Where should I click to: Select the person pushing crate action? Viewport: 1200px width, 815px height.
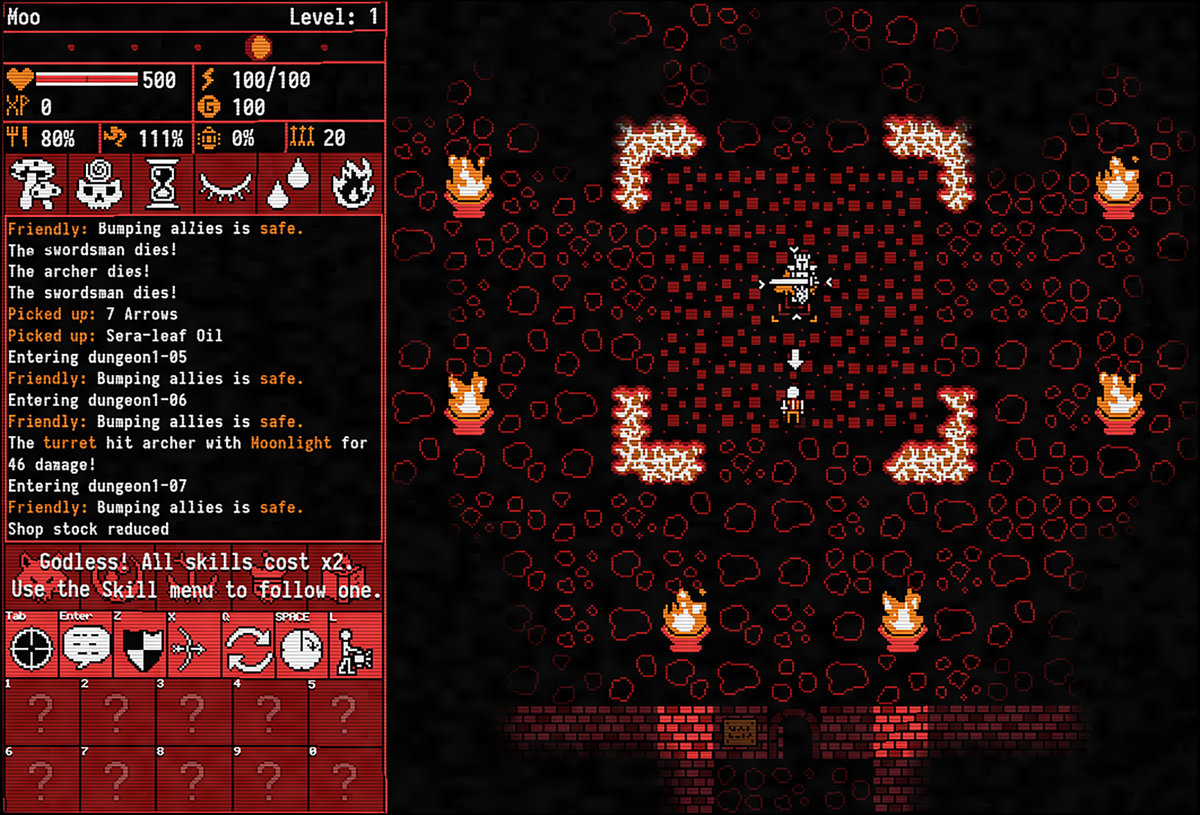355,648
